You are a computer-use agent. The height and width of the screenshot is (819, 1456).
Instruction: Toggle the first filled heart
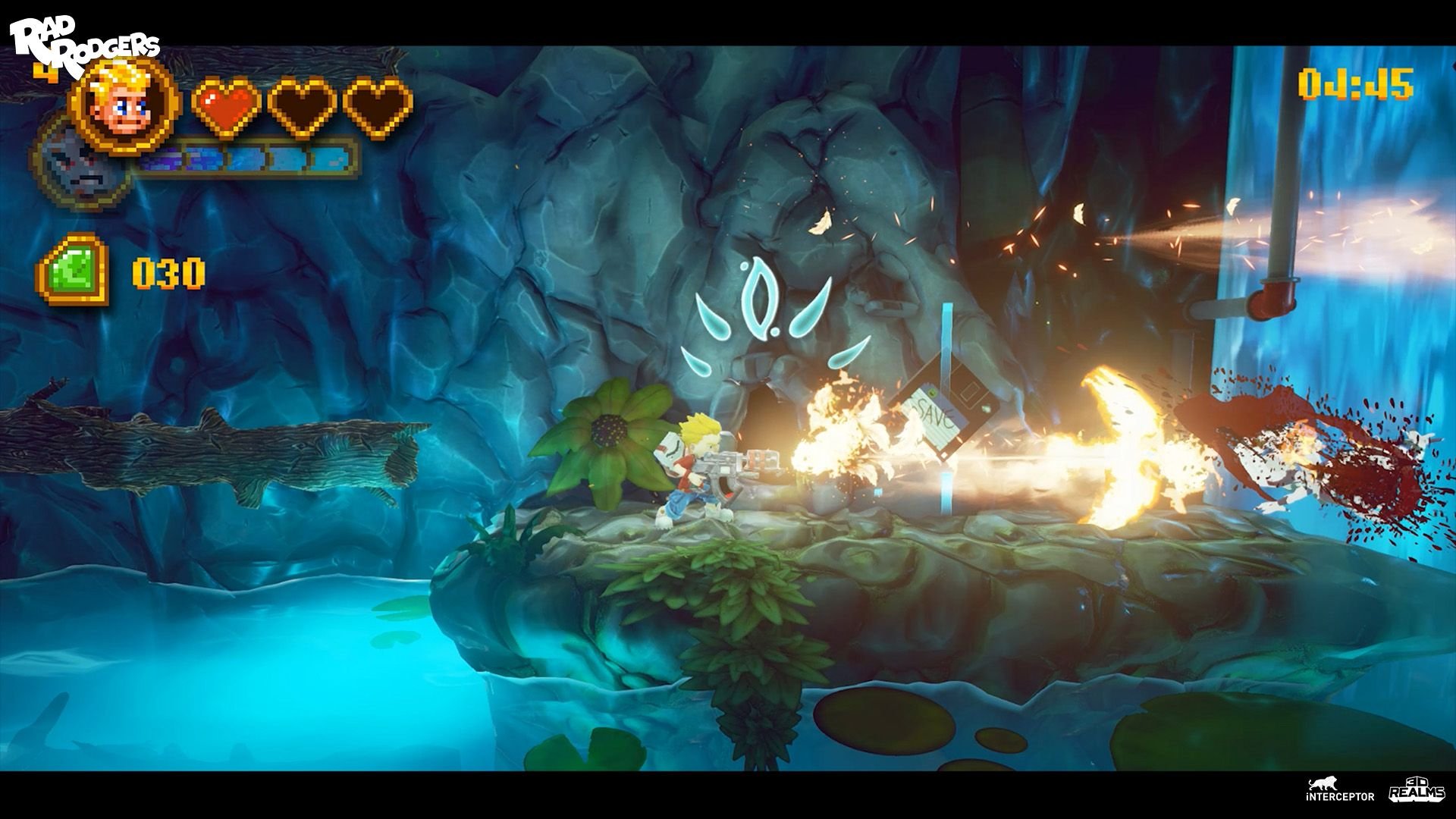pyautogui.click(x=225, y=106)
